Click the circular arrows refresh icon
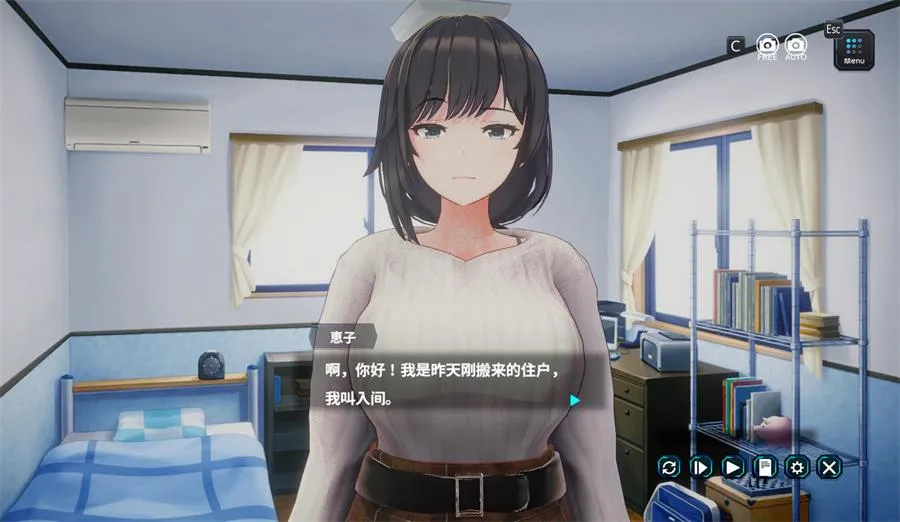Screen dimensions: 900x522 click(x=669, y=466)
